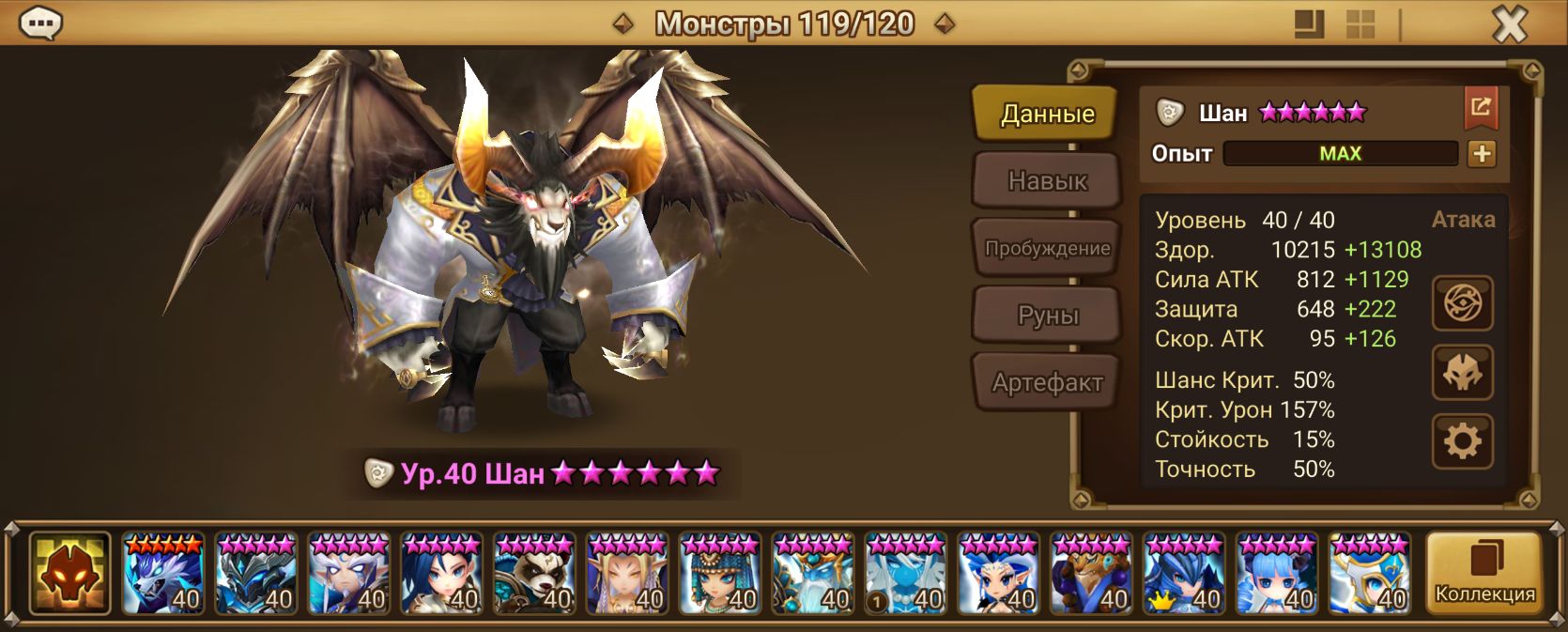Choose the panda warrior monster thumbnail
Viewport: 1568px width, 632px height.
(x=534, y=574)
